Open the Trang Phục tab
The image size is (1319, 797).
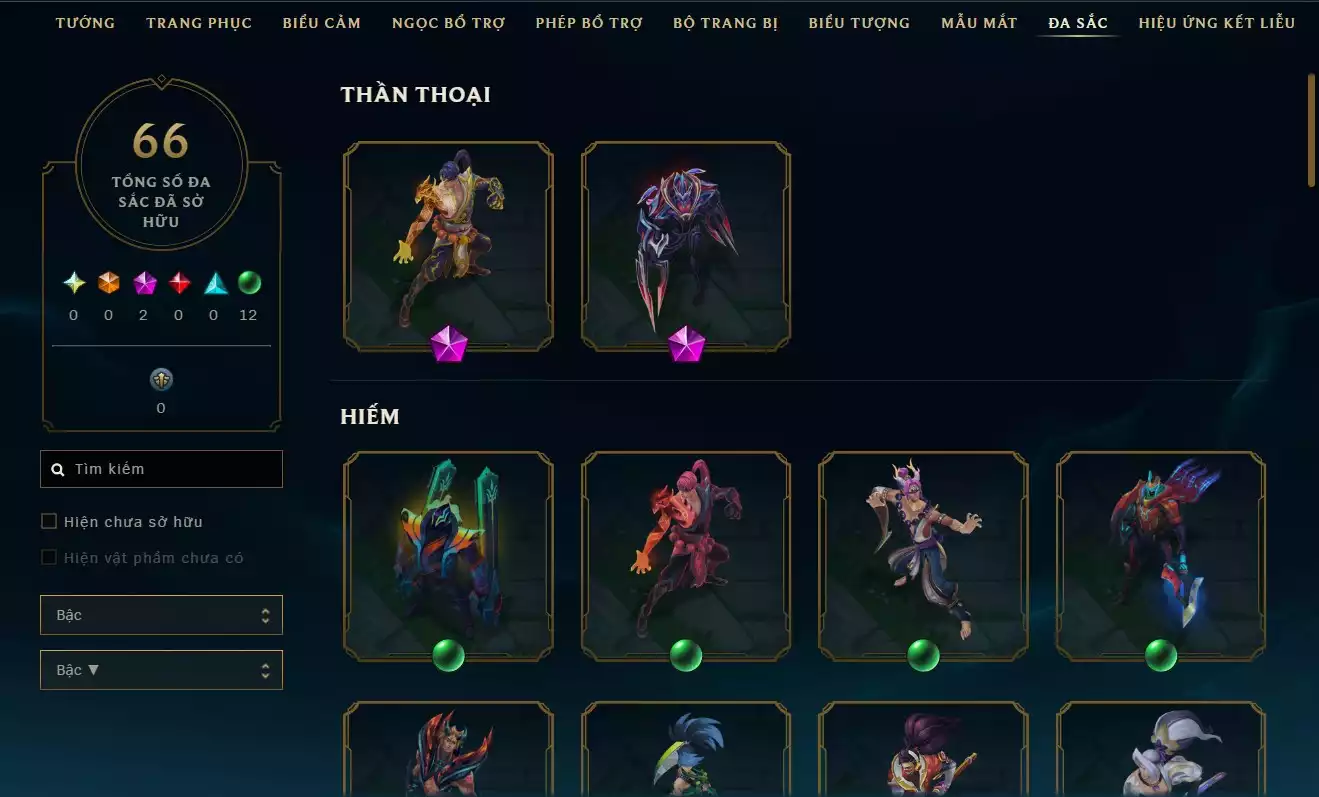click(199, 22)
